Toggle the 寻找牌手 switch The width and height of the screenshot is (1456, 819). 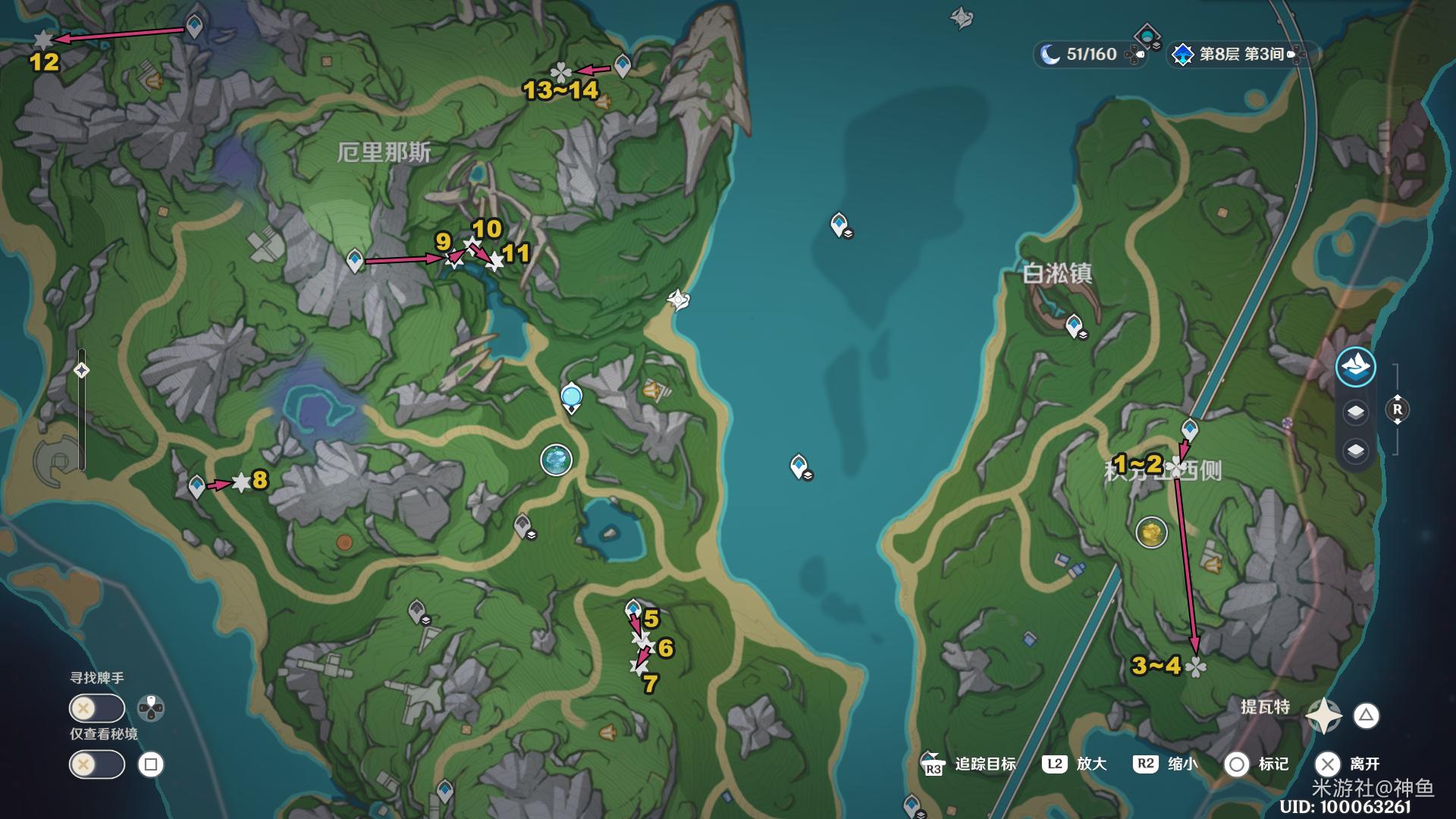coord(96,708)
